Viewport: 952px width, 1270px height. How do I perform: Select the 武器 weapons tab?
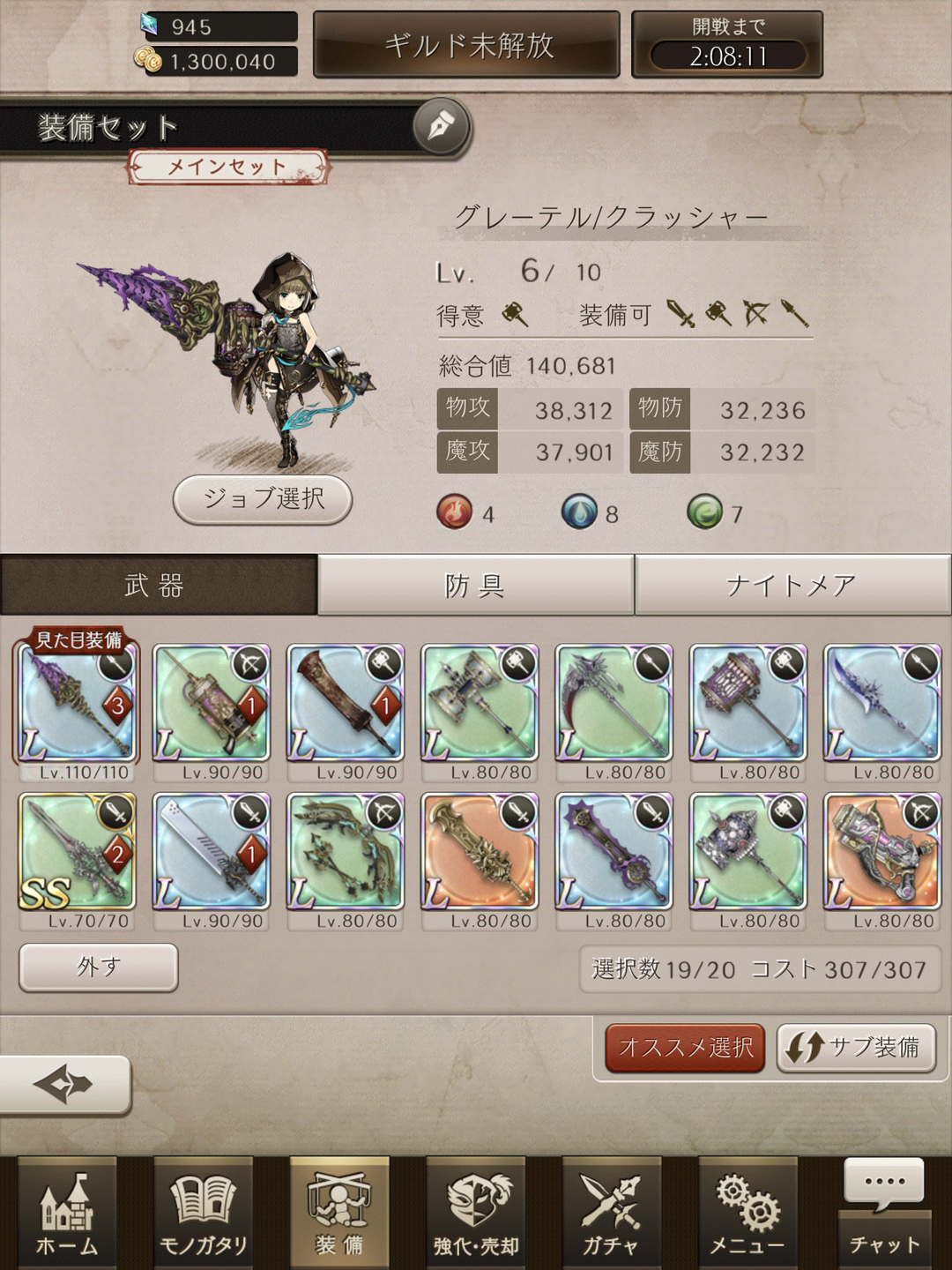click(157, 586)
